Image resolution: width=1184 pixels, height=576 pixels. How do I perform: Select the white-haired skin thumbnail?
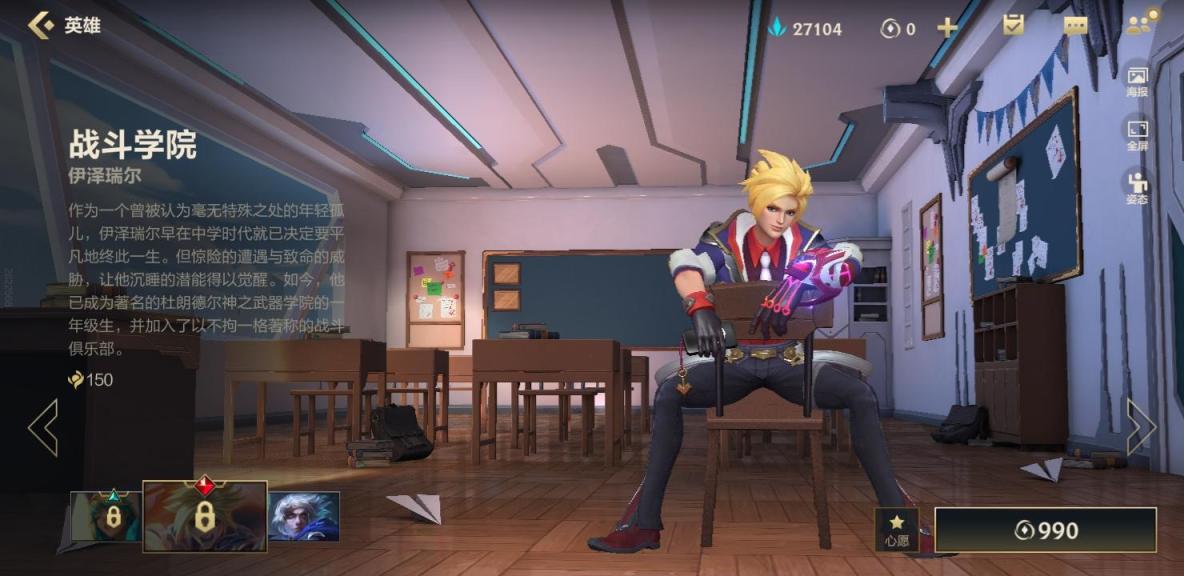[303, 516]
